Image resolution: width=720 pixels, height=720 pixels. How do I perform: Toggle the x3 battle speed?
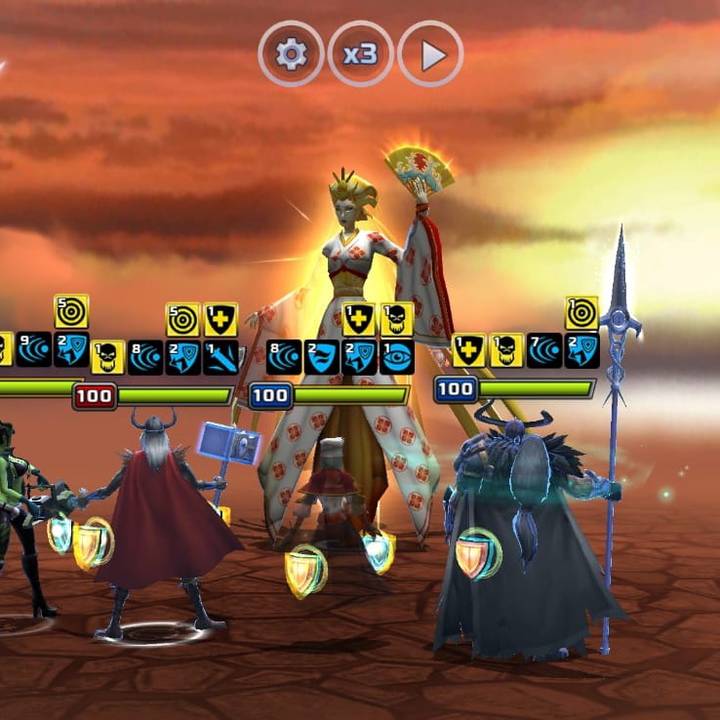pos(360,54)
